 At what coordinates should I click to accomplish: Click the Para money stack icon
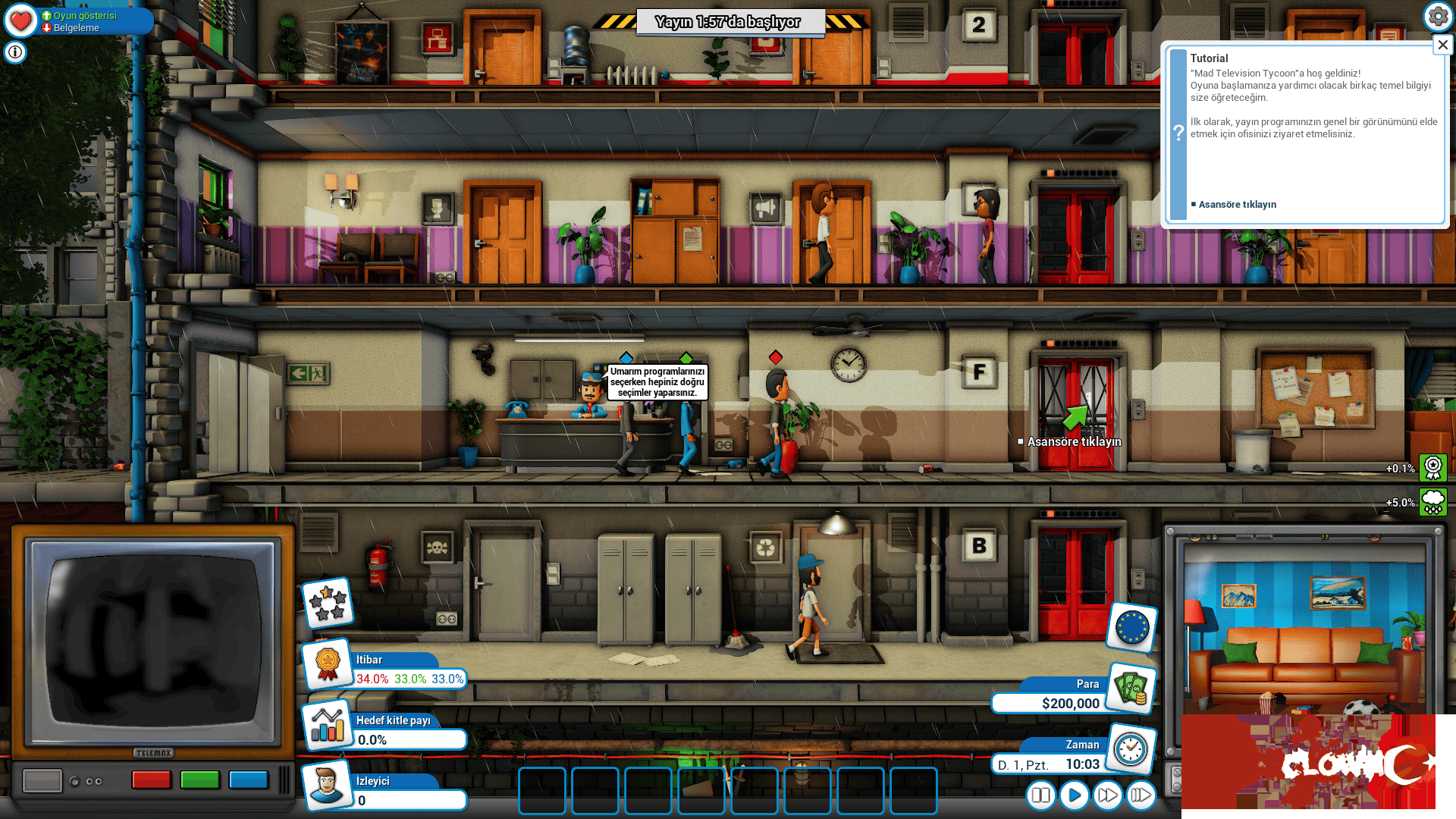pyautogui.click(x=1131, y=689)
